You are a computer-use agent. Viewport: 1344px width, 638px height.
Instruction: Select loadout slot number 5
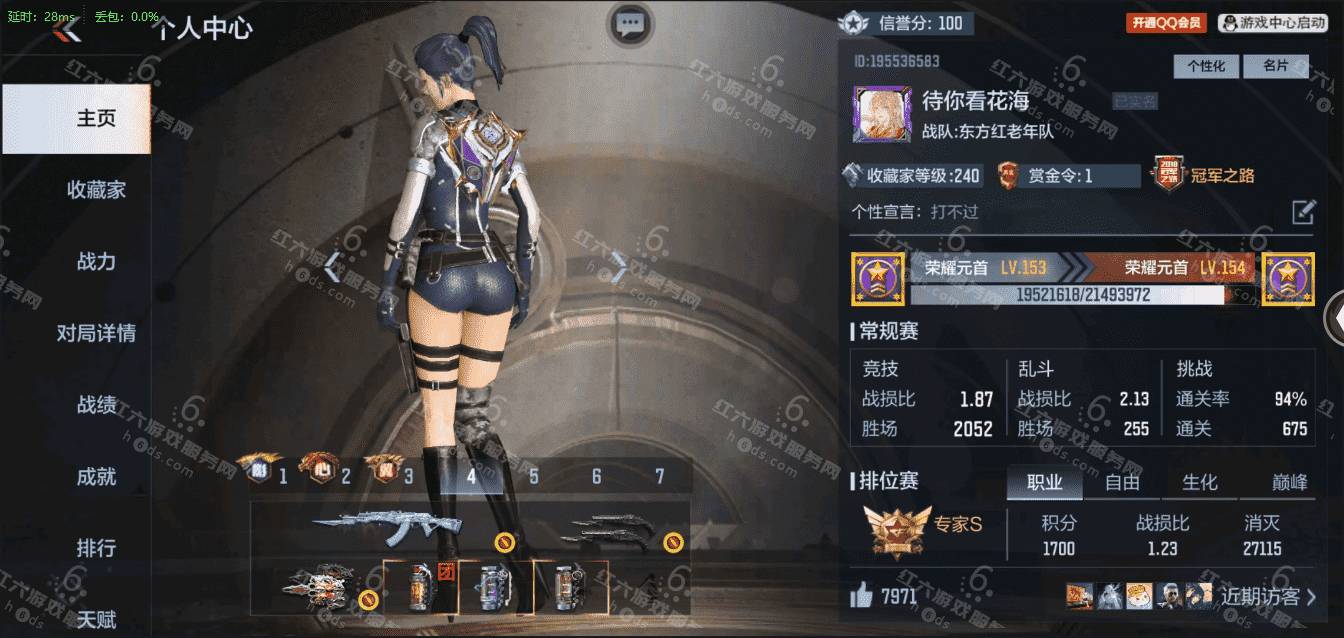(x=534, y=477)
